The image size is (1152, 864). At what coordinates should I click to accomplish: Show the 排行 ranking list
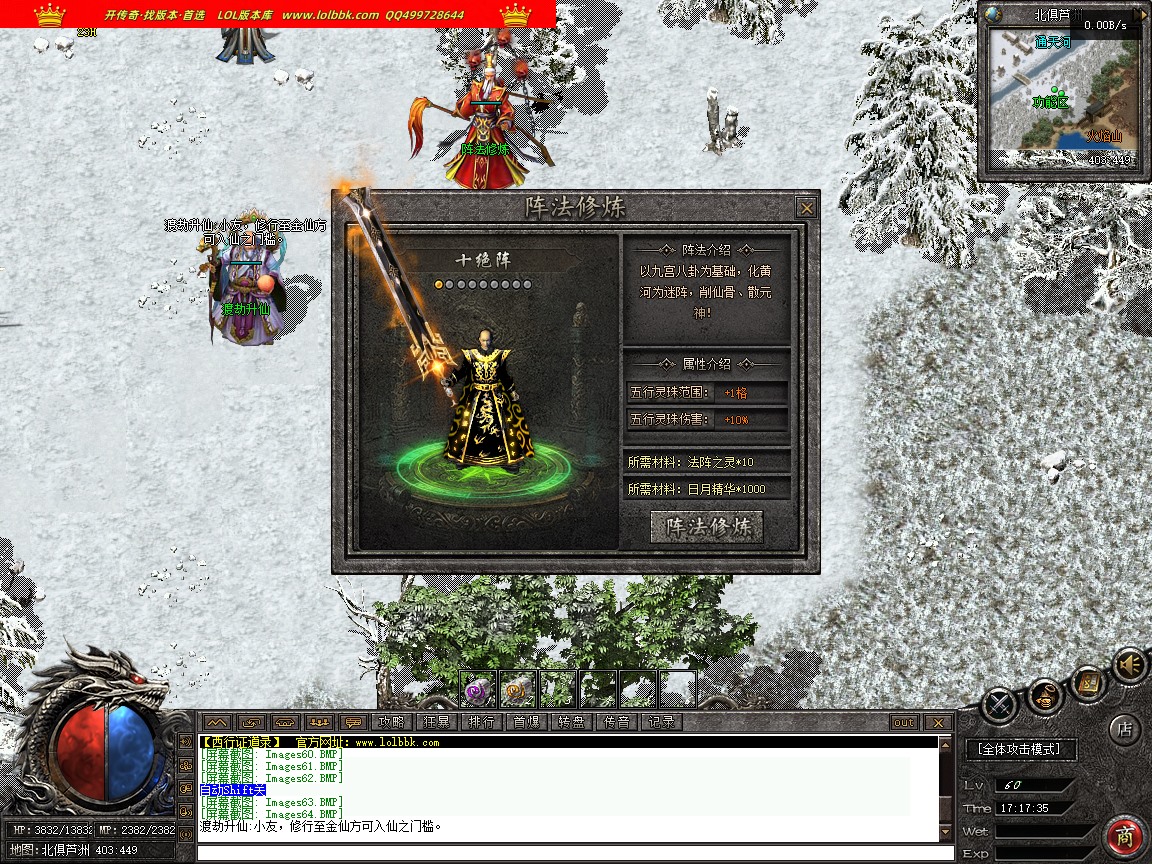coord(481,722)
